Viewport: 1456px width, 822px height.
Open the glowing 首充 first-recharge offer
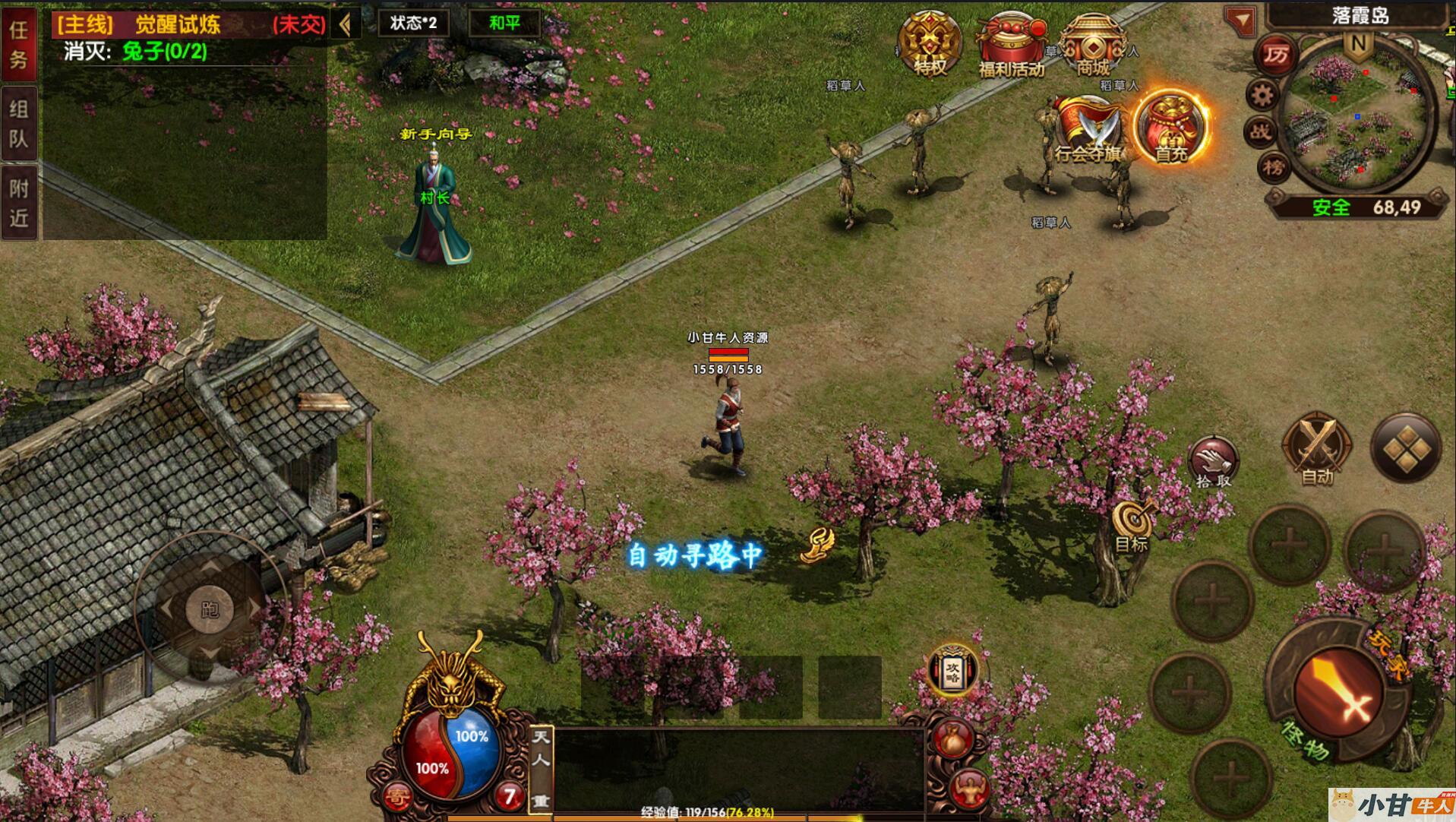coord(1170,125)
